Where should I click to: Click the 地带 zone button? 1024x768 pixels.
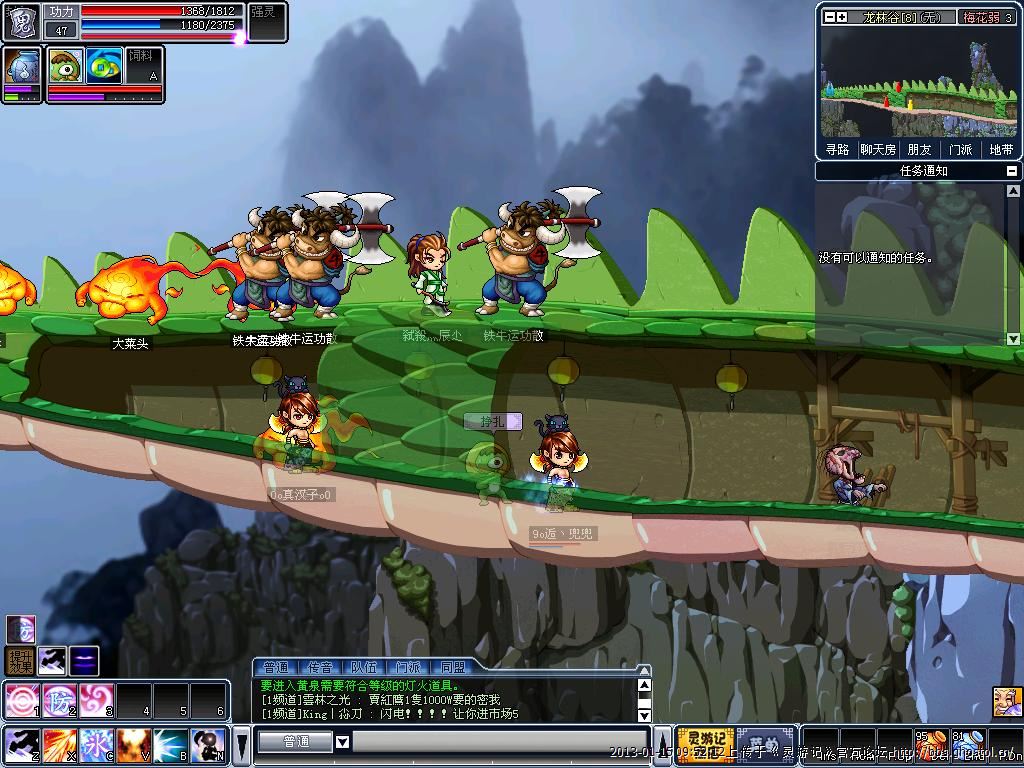1000,150
